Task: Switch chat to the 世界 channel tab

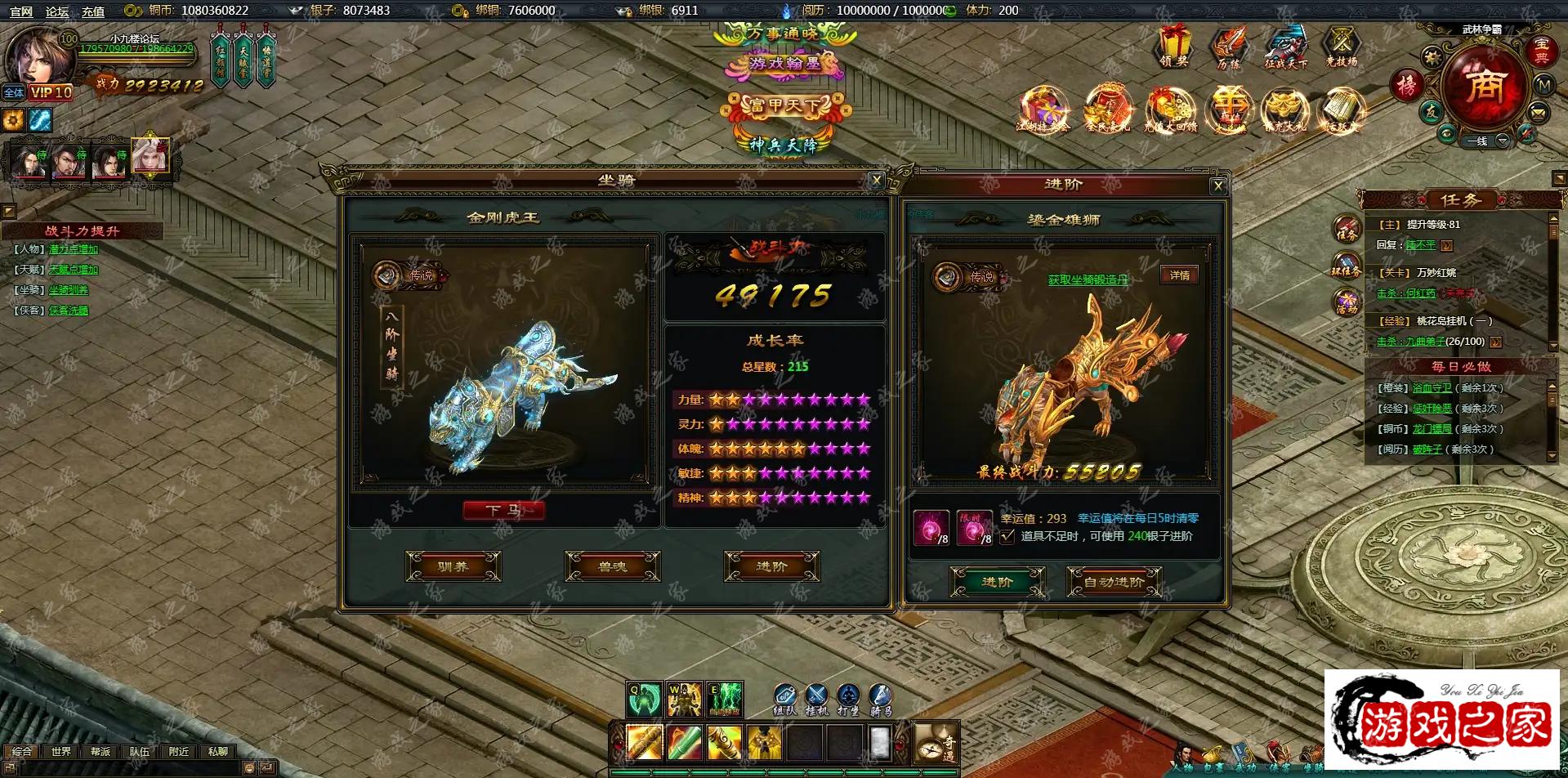Action: (61, 751)
